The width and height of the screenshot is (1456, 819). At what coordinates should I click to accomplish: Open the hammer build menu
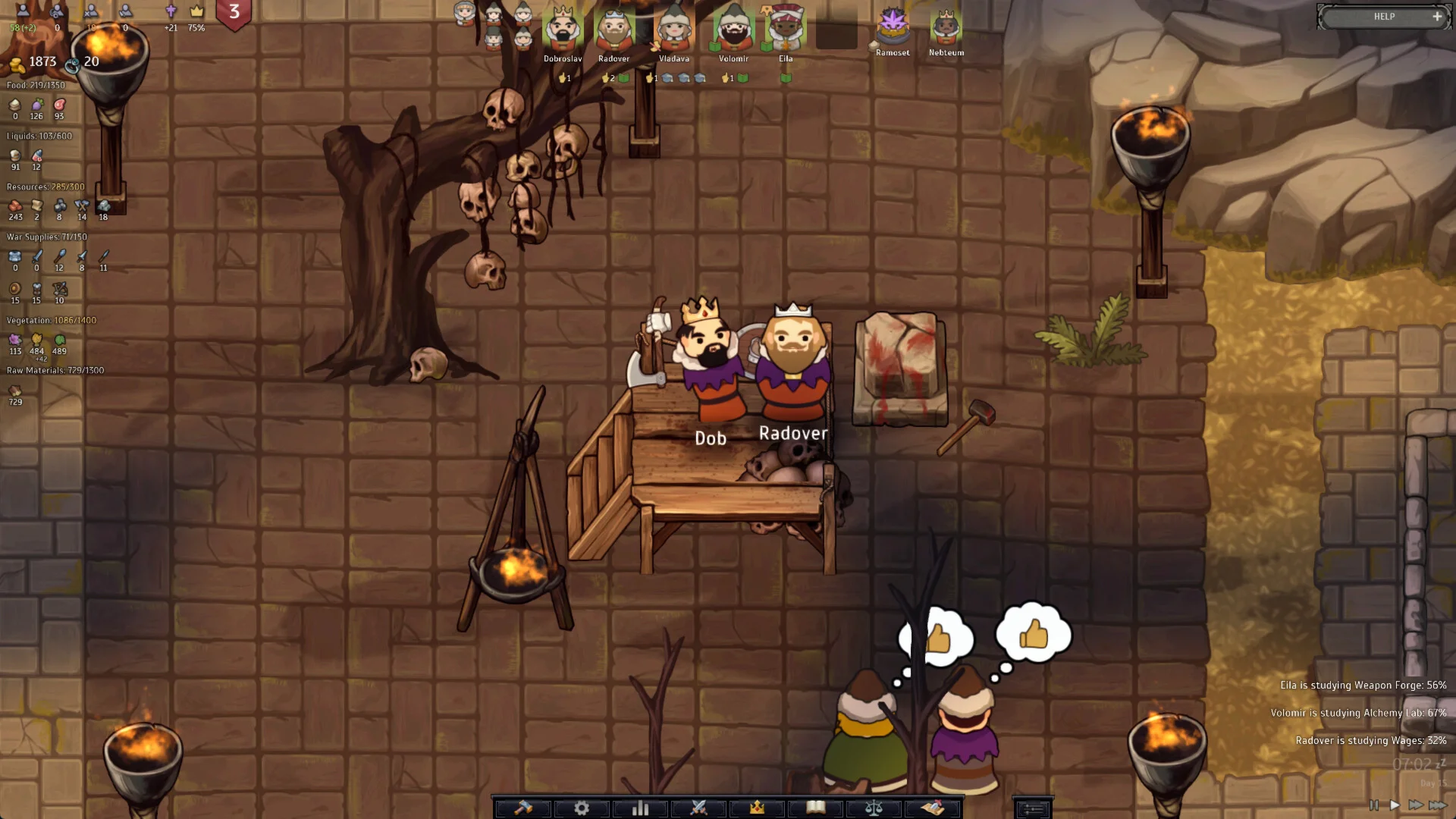523,808
